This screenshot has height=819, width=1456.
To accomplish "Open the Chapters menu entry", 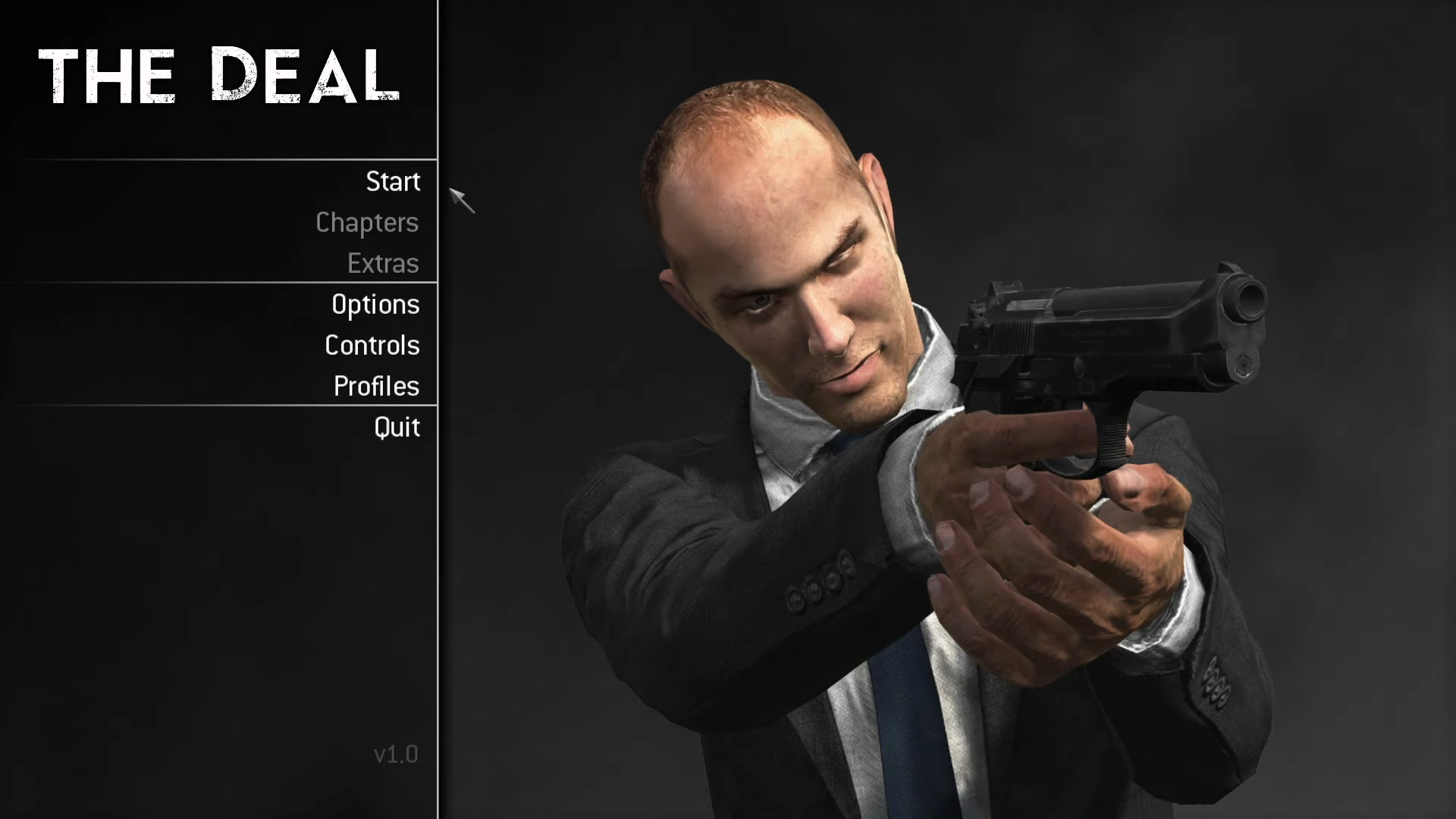I will click(x=367, y=223).
